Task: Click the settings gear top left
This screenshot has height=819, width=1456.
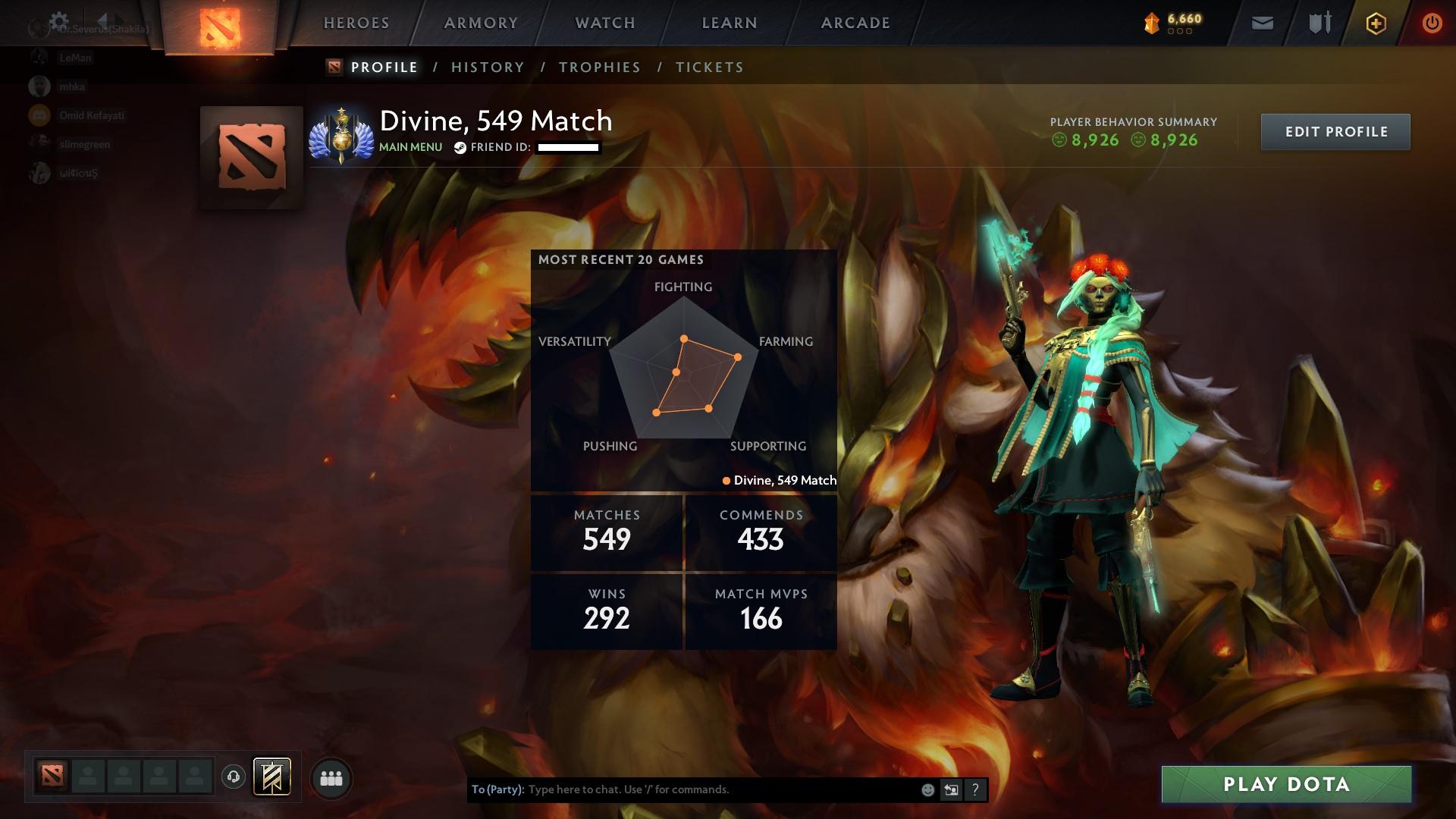Action: [x=59, y=20]
